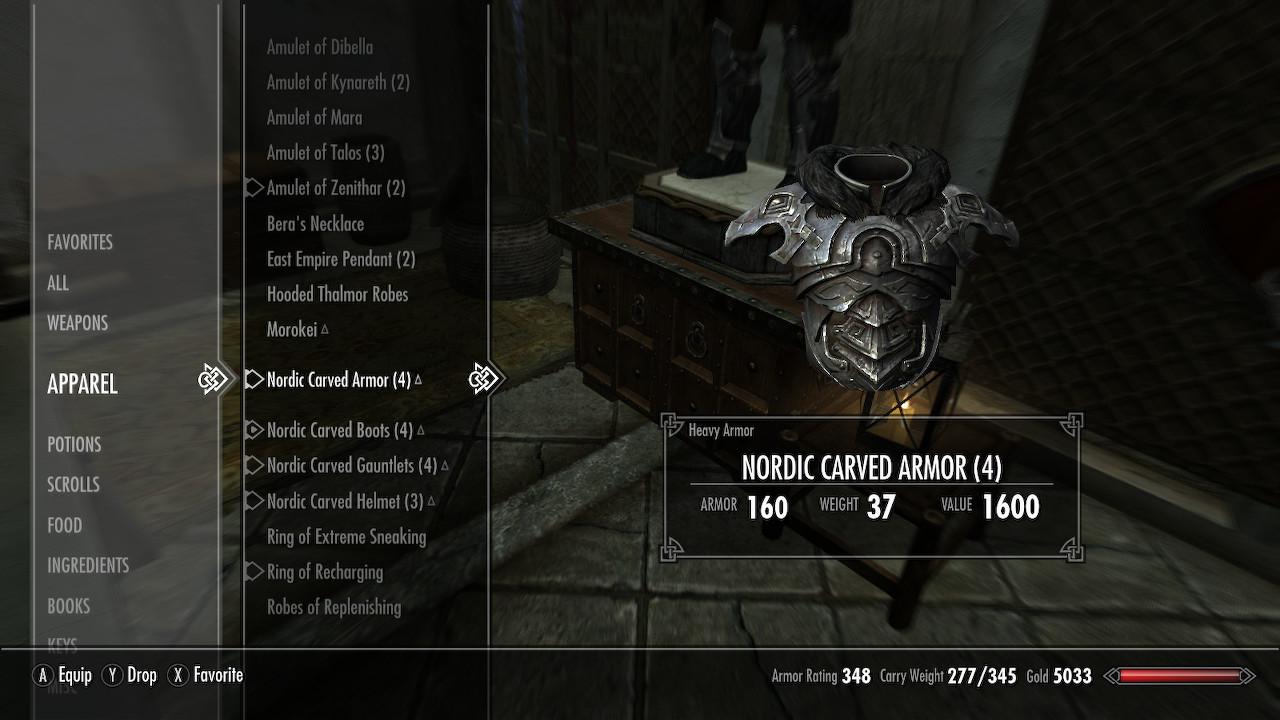Toggle equipping Morokei mask

click(293, 329)
